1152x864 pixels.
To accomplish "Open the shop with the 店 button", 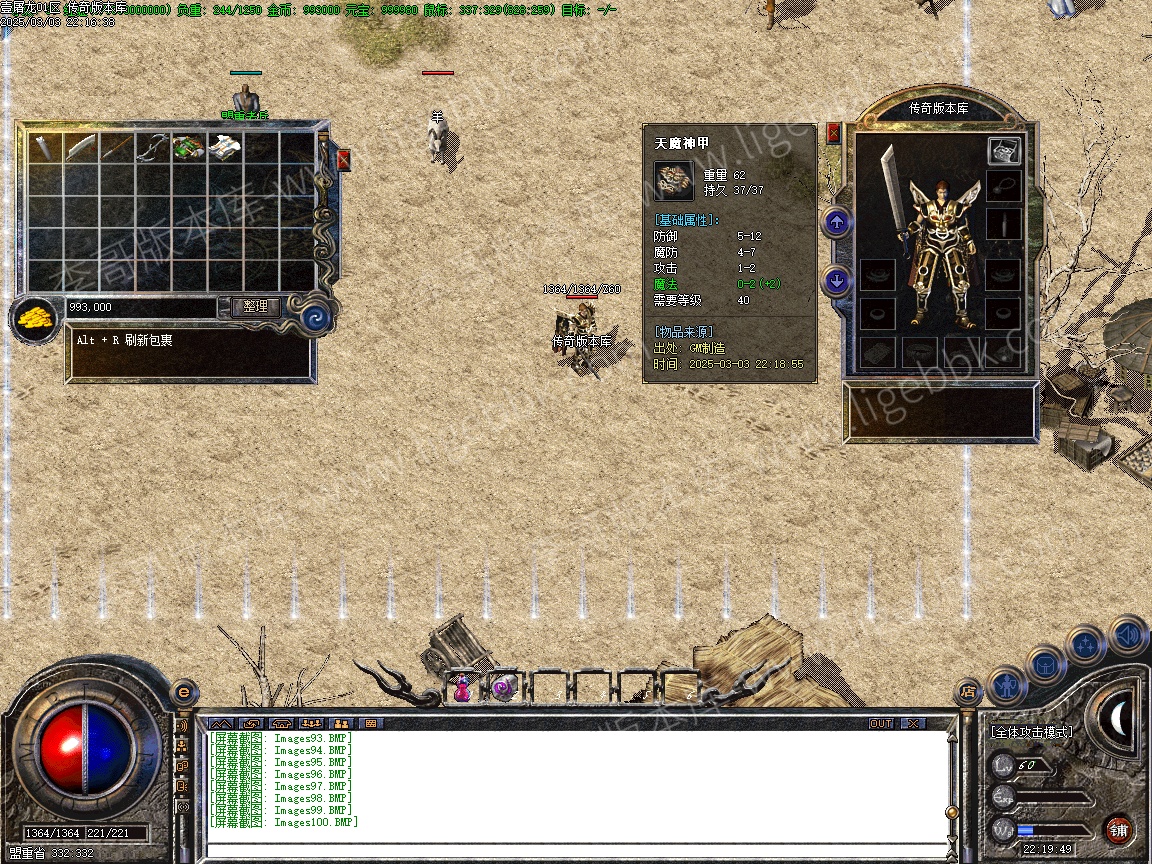I will 967,690.
